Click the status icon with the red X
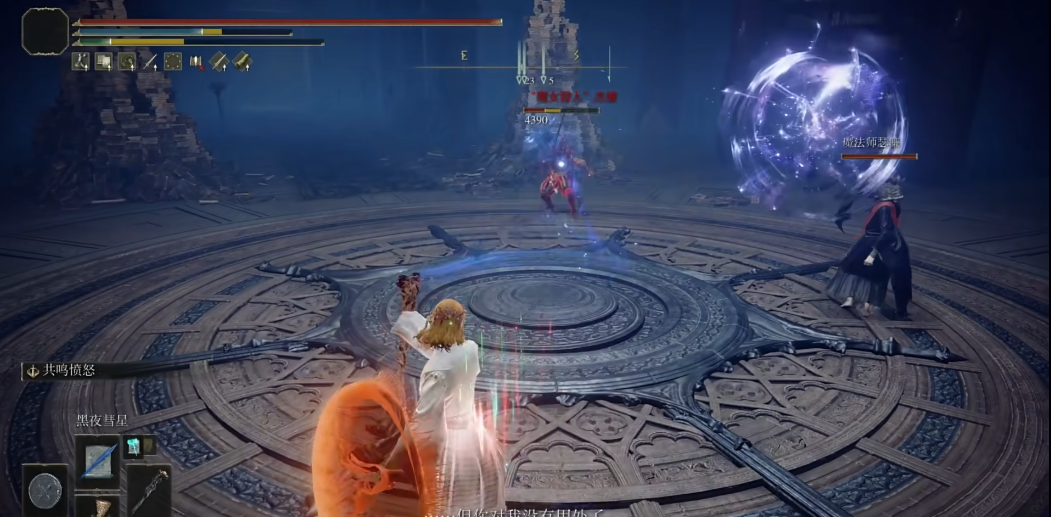The width and height of the screenshot is (1051, 517). click(196, 62)
